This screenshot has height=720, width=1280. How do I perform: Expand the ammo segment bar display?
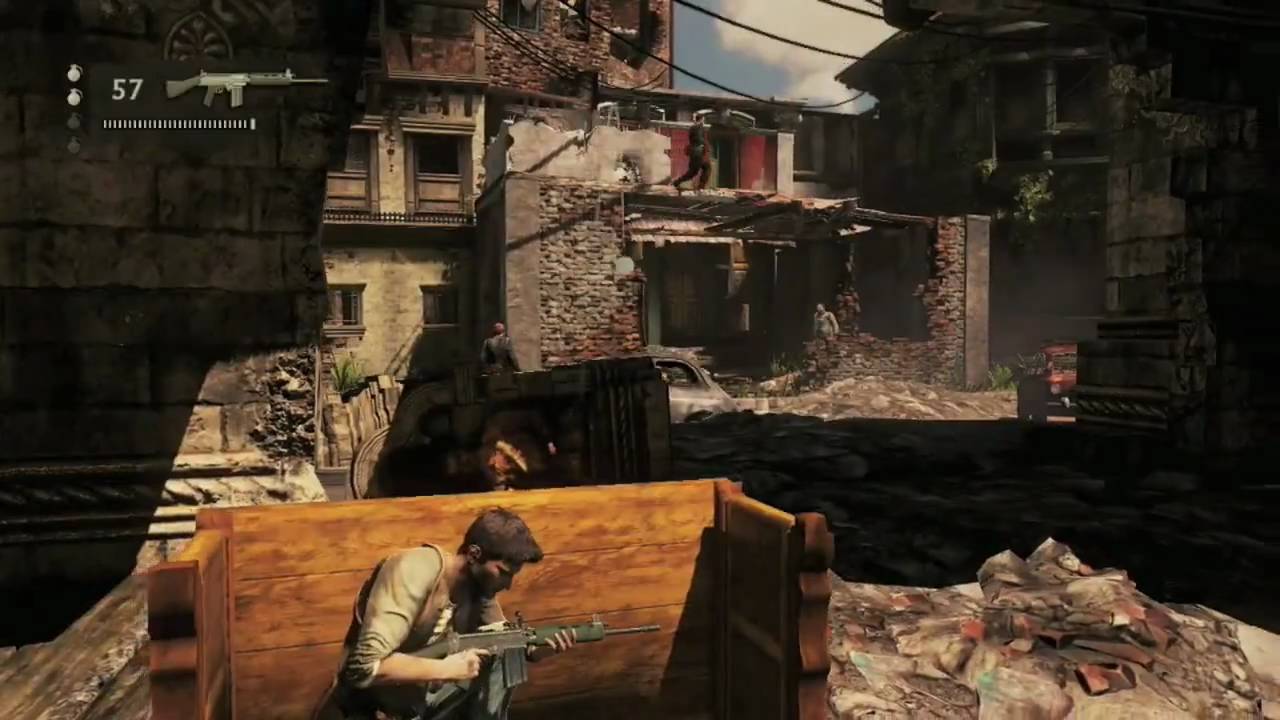click(x=178, y=124)
